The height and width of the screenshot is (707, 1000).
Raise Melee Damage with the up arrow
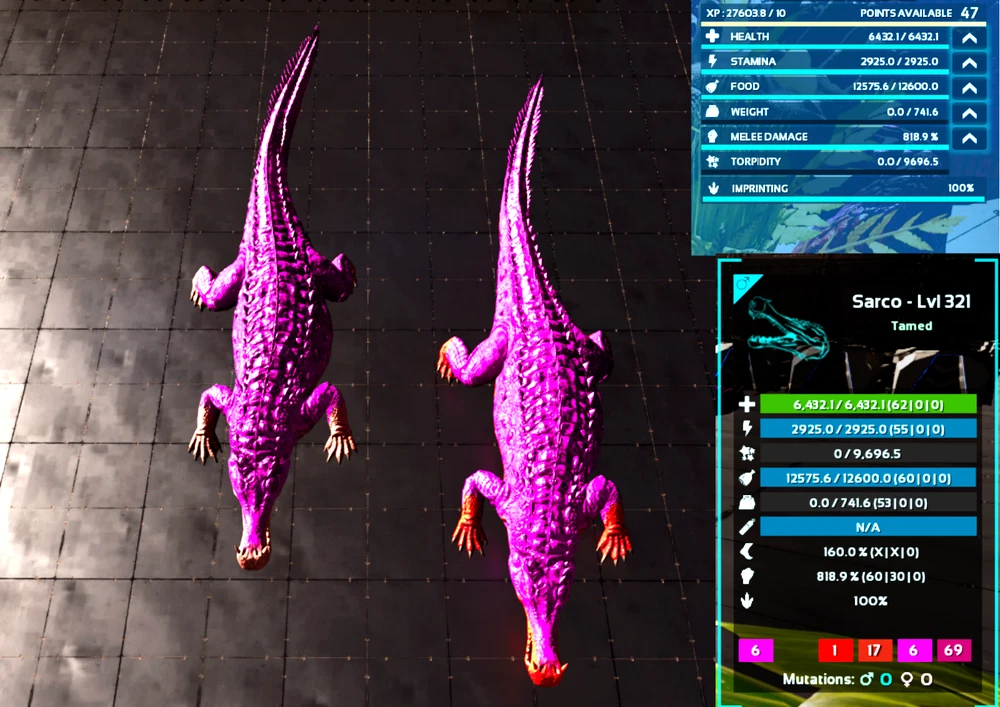(969, 138)
